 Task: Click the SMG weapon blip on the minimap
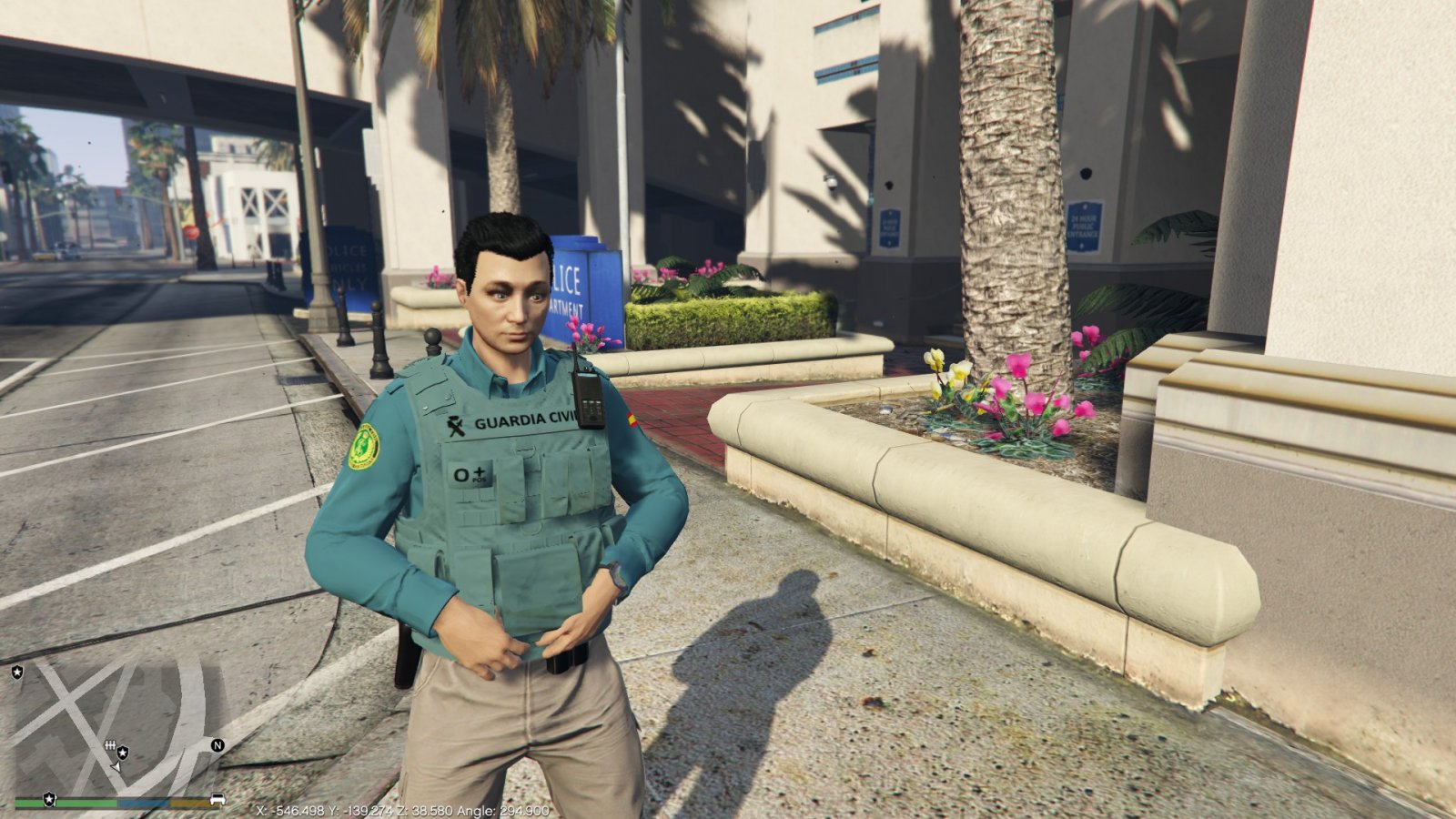pyautogui.click(x=110, y=745)
